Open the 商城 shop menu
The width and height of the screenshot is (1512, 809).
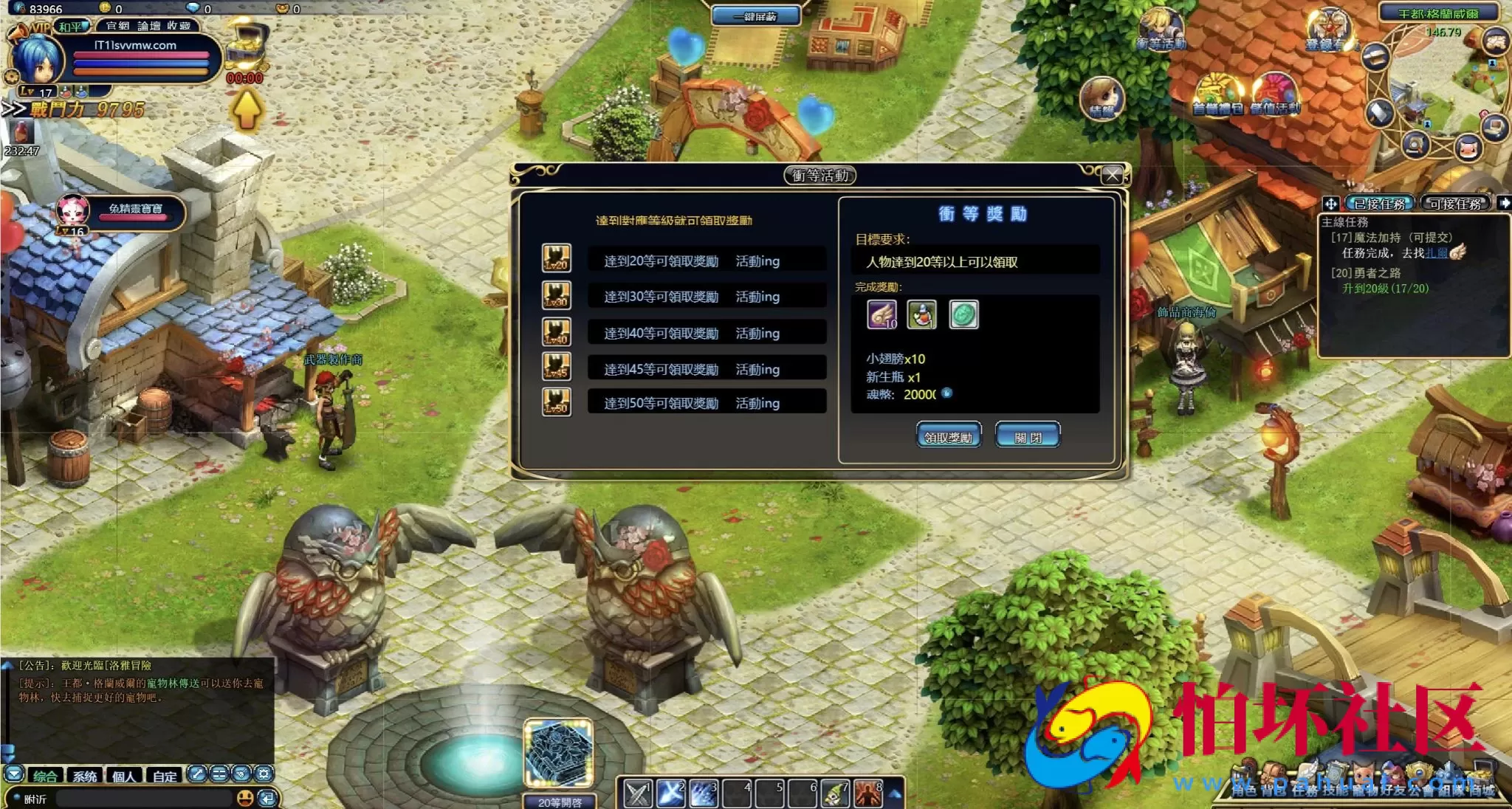(1482, 789)
